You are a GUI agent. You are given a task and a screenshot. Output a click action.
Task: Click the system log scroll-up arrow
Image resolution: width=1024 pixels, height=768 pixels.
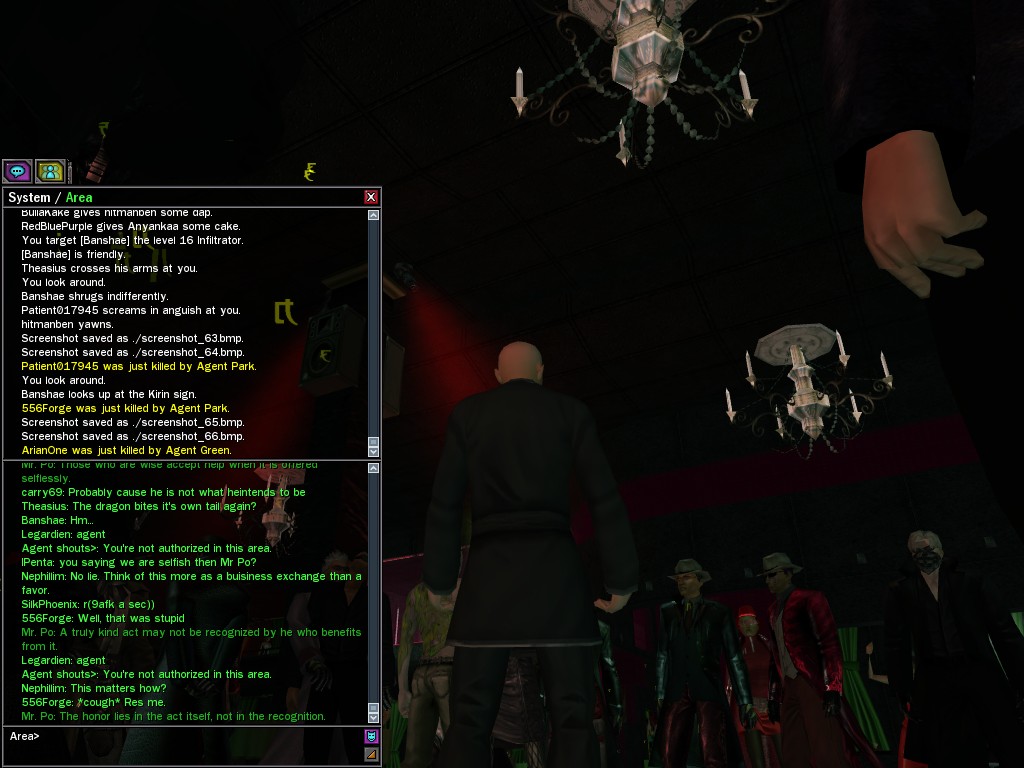coord(373,215)
